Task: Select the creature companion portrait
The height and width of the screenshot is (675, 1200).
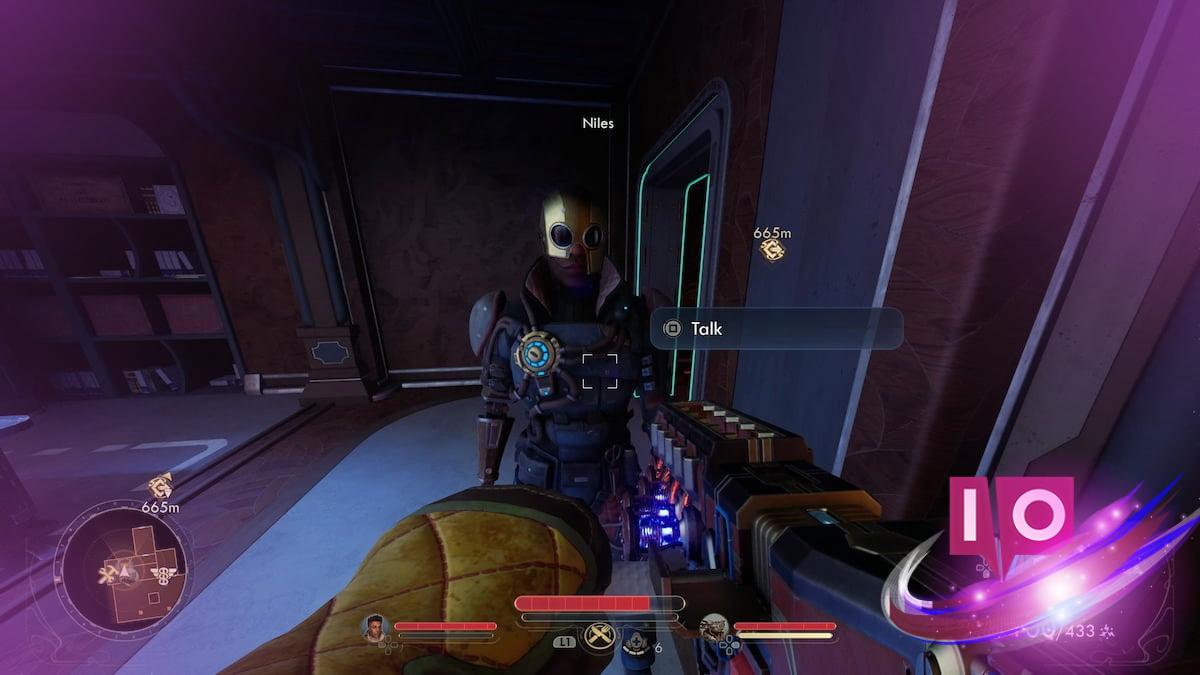Action: pyautogui.click(x=715, y=628)
